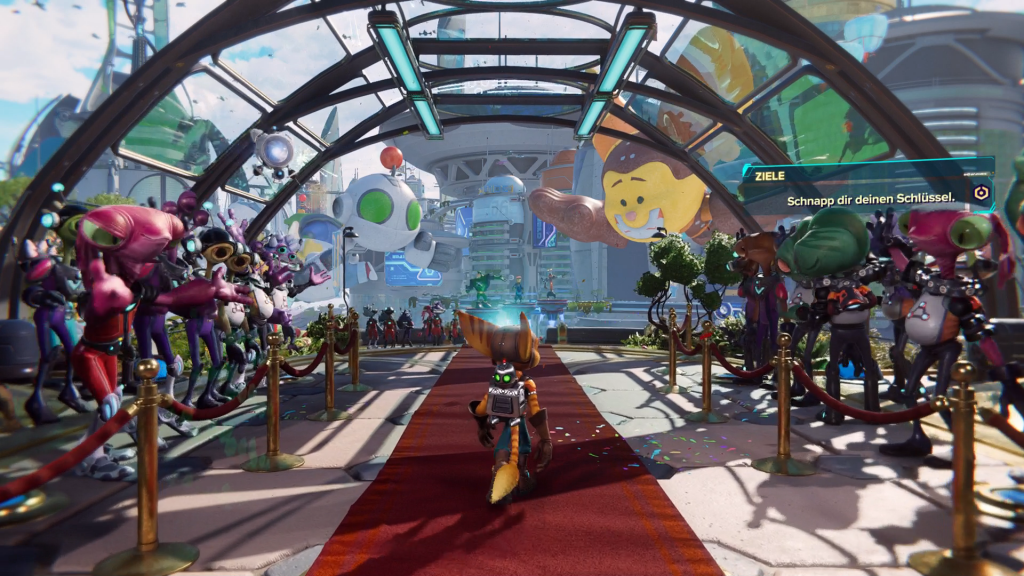Click the hexagonal objective marker icon

(979, 195)
